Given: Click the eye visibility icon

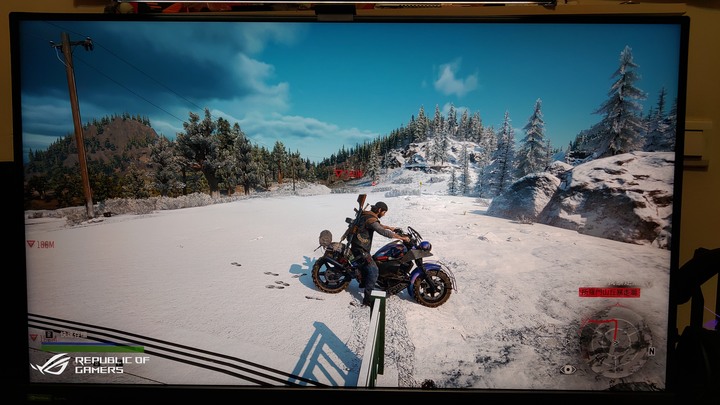Looking at the screenshot, I should [x=568, y=369].
